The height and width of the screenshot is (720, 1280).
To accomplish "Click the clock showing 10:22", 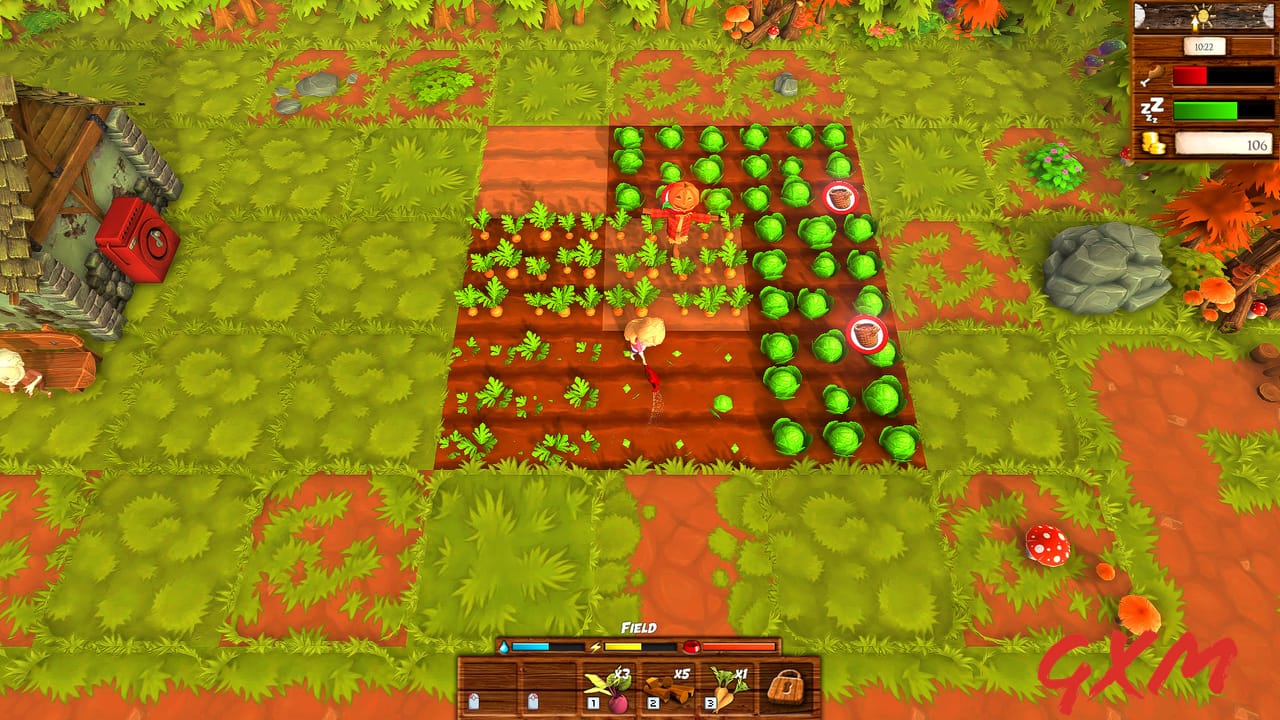I will pyautogui.click(x=1203, y=46).
